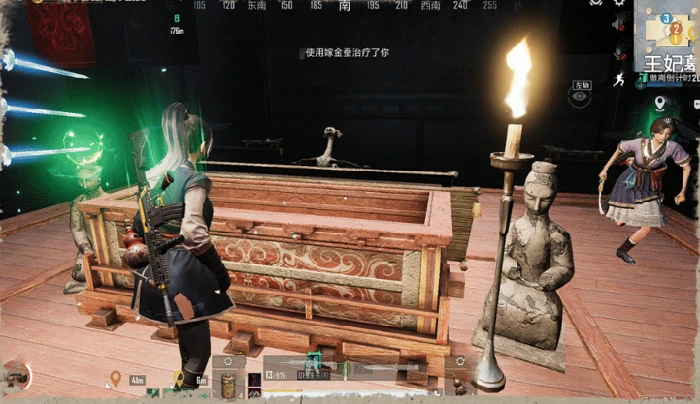Tap the running figure sprint icon
This screenshot has height=404, width=700.
[620, 78]
